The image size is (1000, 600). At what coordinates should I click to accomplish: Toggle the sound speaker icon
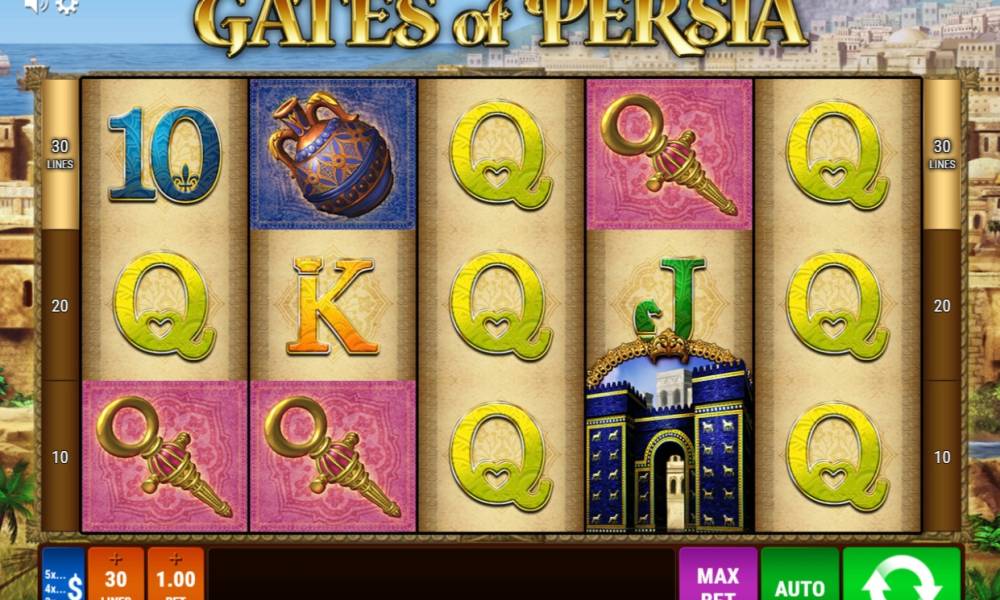[x=36, y=6]
